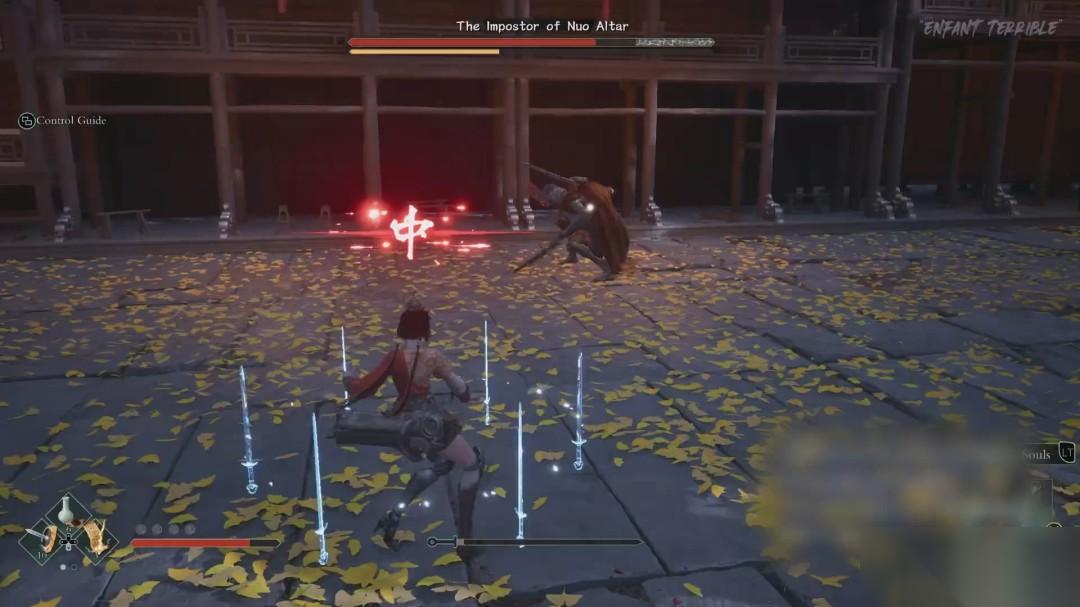The image size is (1080, 607).
Task: Select the golden antler item slot
Action: 95,539
